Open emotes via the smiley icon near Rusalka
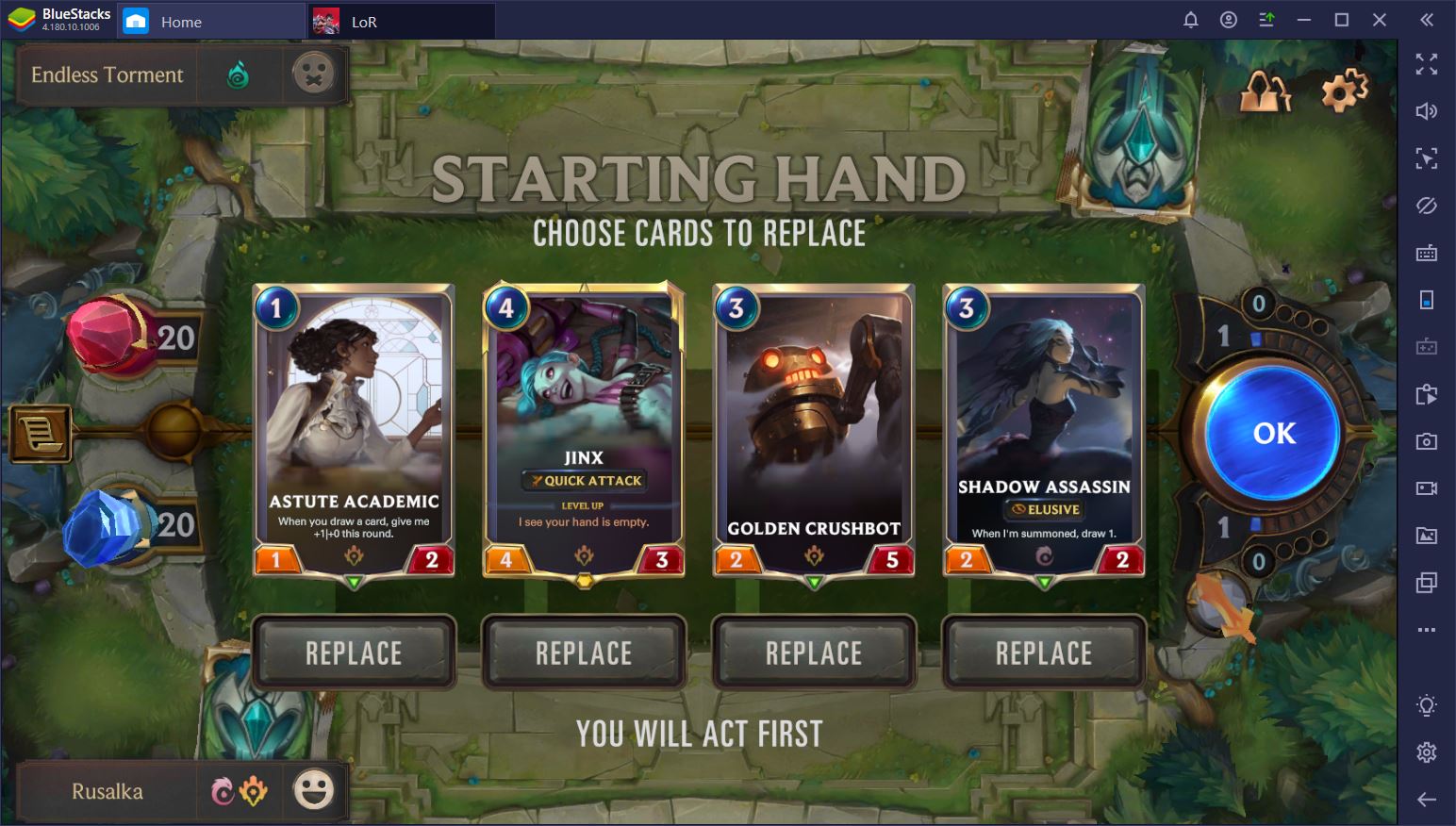The width and height of the screenshot is (1456, 826). point(314,790)
